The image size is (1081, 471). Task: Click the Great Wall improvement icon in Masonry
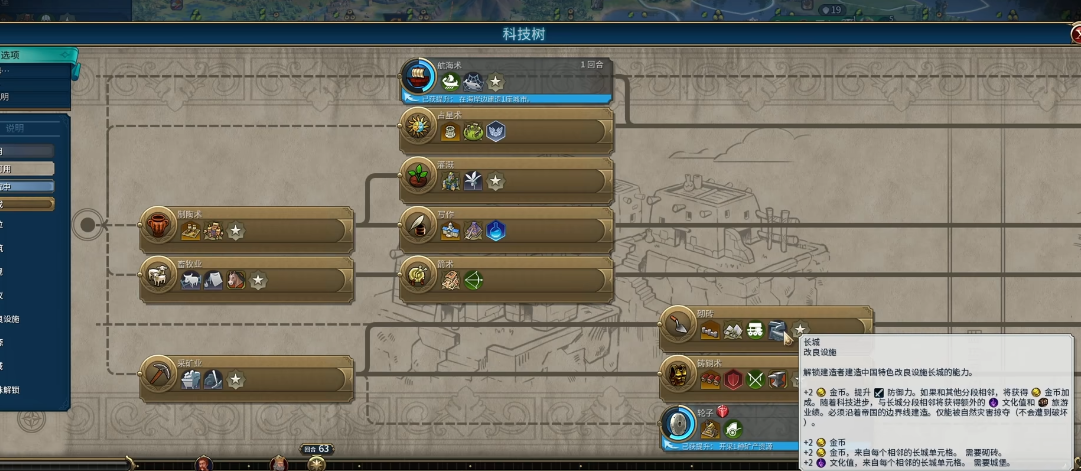coord(779,331)
